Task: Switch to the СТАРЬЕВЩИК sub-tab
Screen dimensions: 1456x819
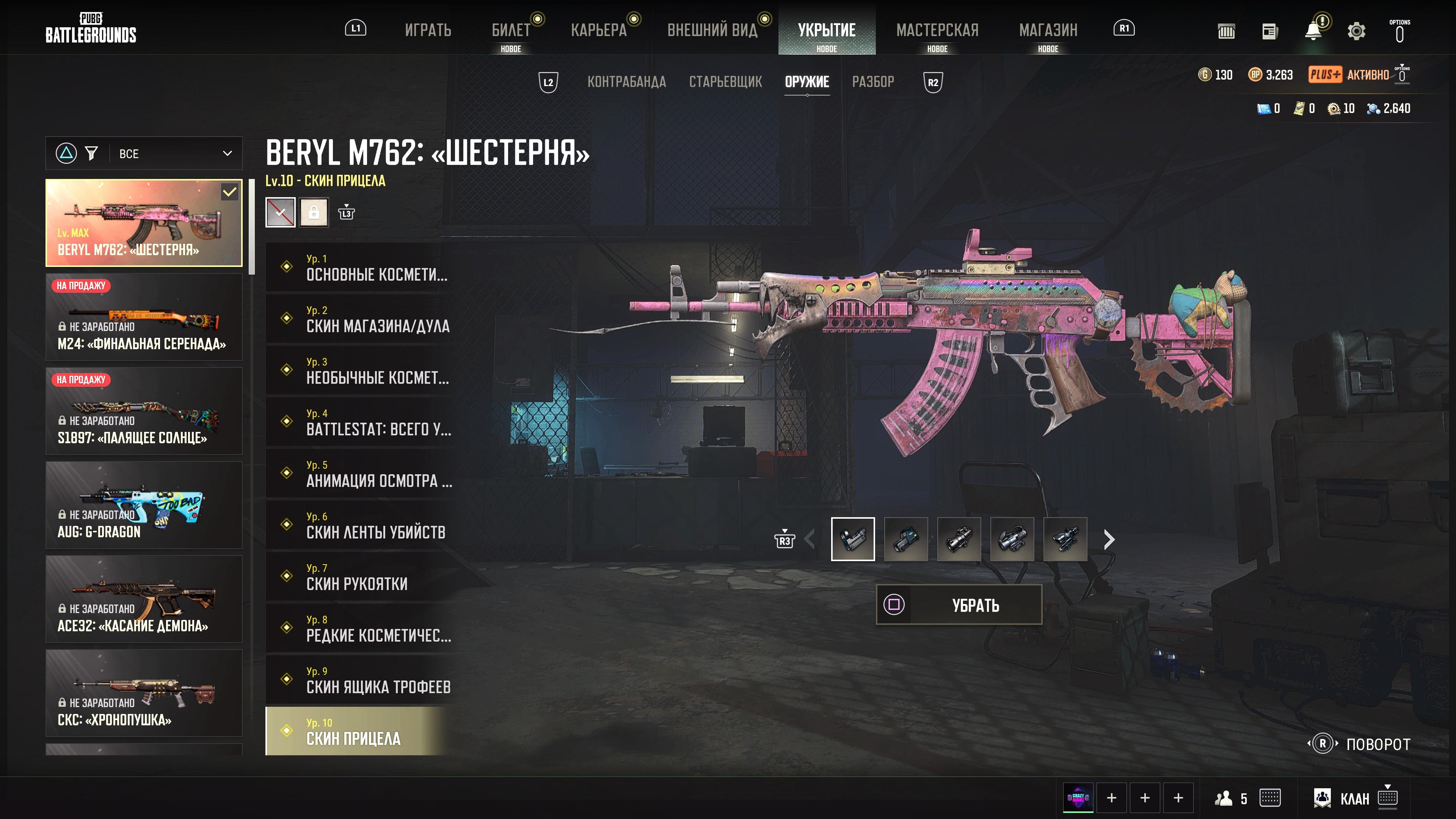Action: (725, 82)
